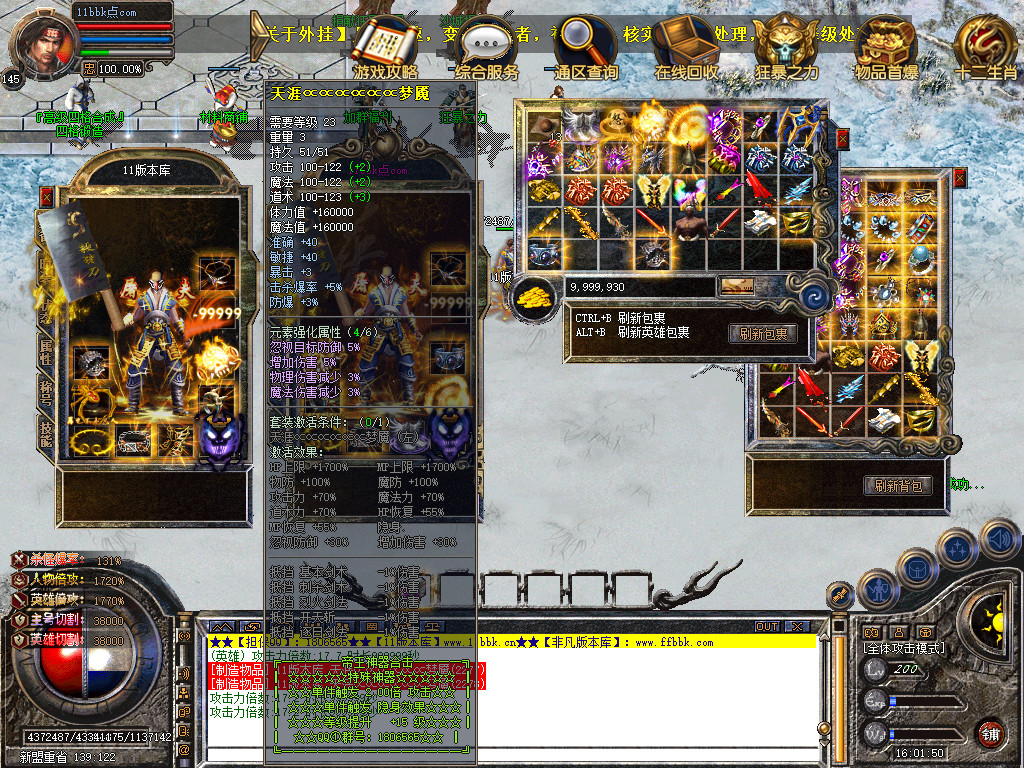Viewport: 1024px width, 768px height.
Task: Click the 刷新背包 refresh backpack button
Action: tap(897, 486)
